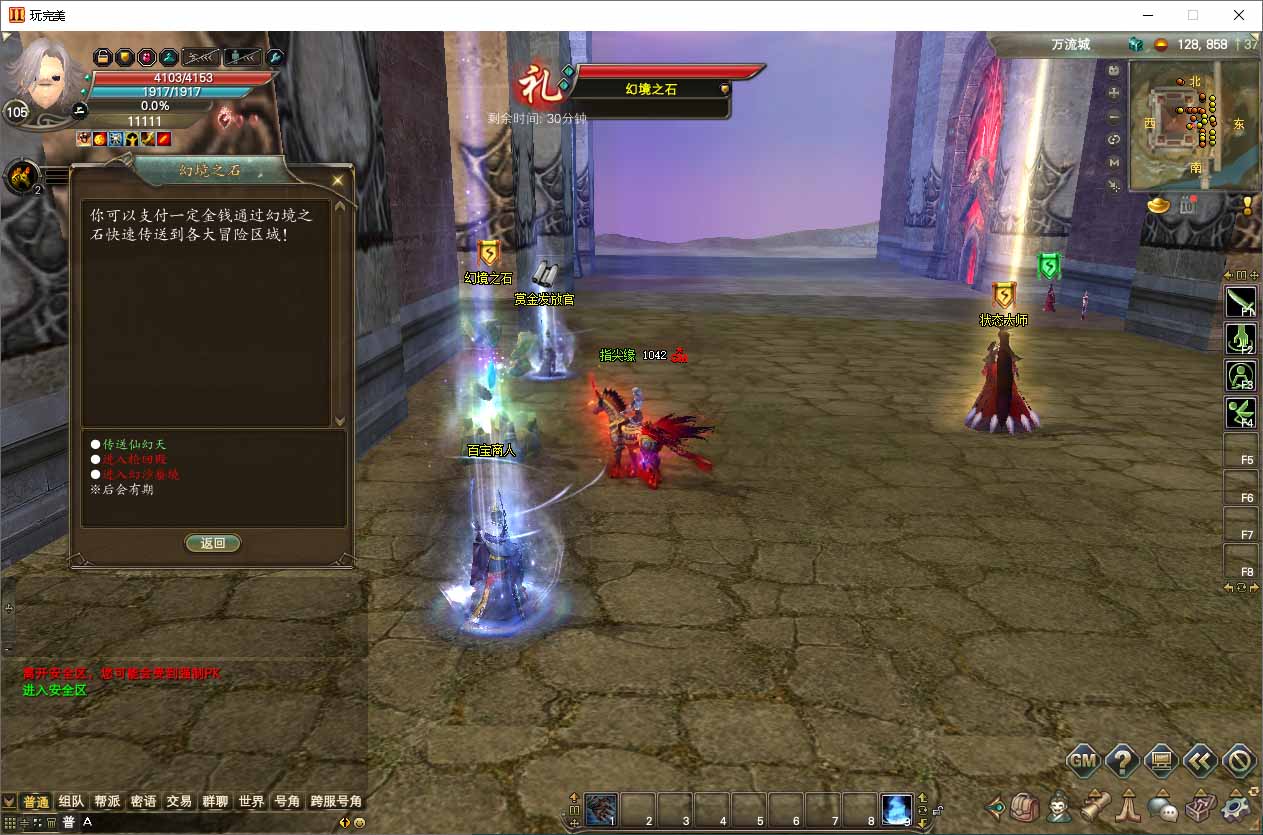1263x835 pixels.
Task: Click the 返回 back button
Action: (213, 543)
